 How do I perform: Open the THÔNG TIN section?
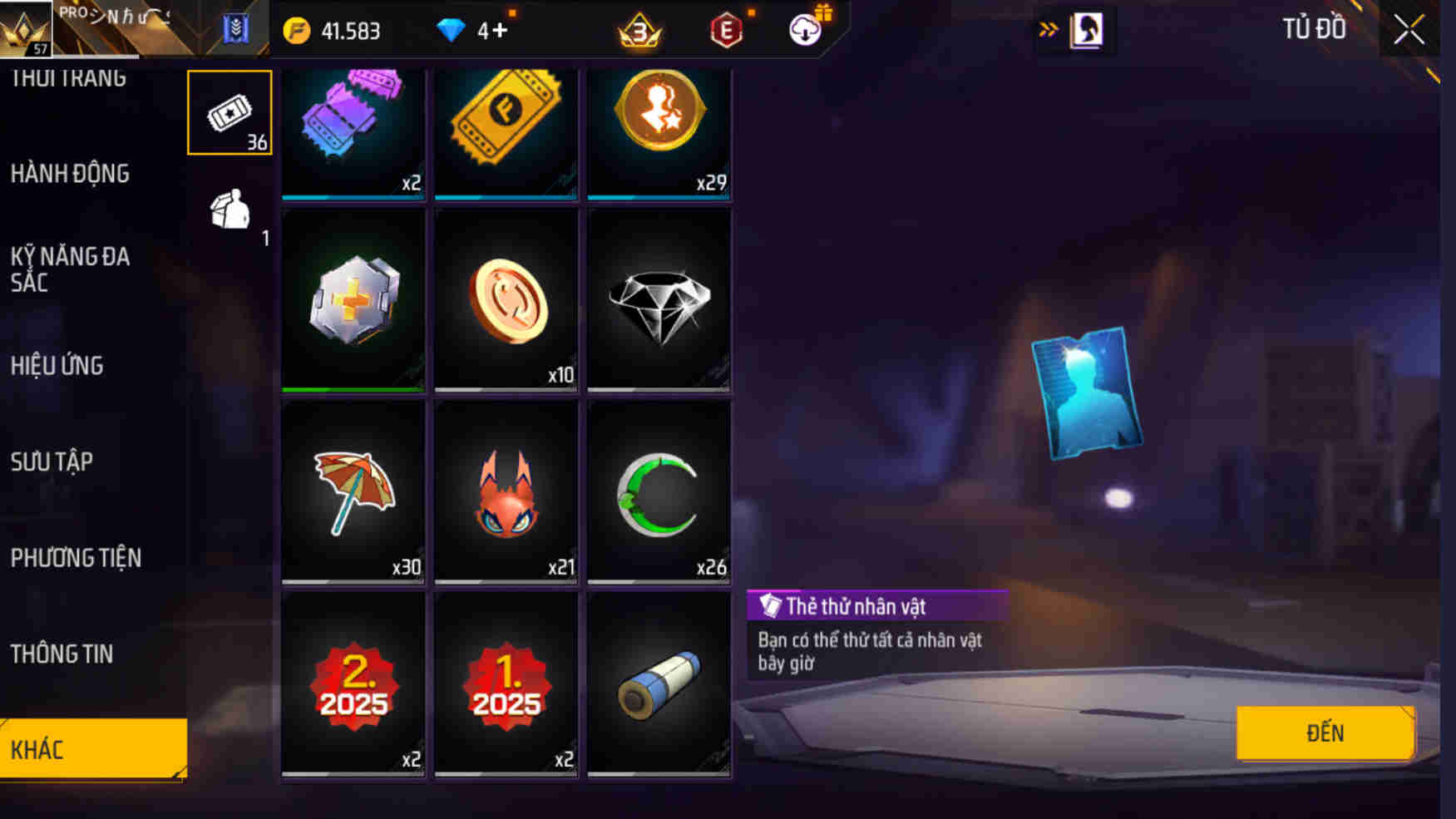pos(62,655)
